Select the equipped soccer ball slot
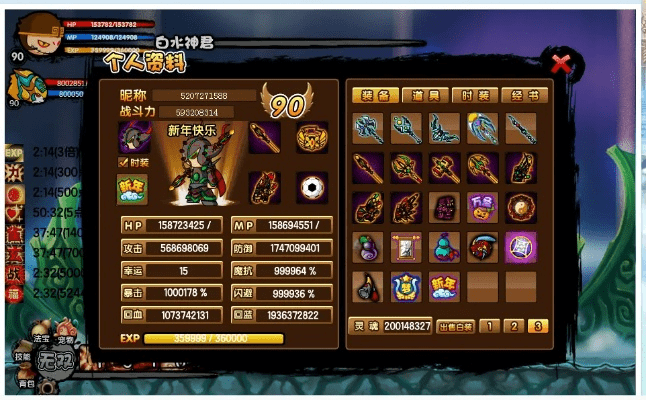This screenshot has width=646, height=400. tap(313, 187)
